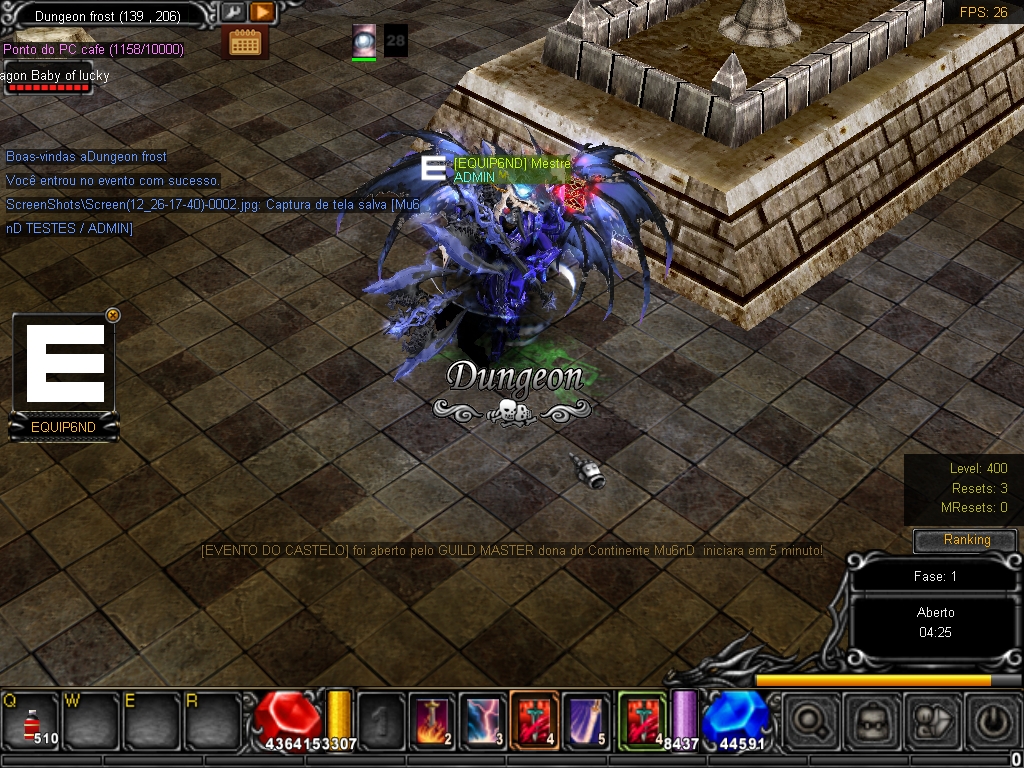Click the green-bordered active skill icon

641,718
